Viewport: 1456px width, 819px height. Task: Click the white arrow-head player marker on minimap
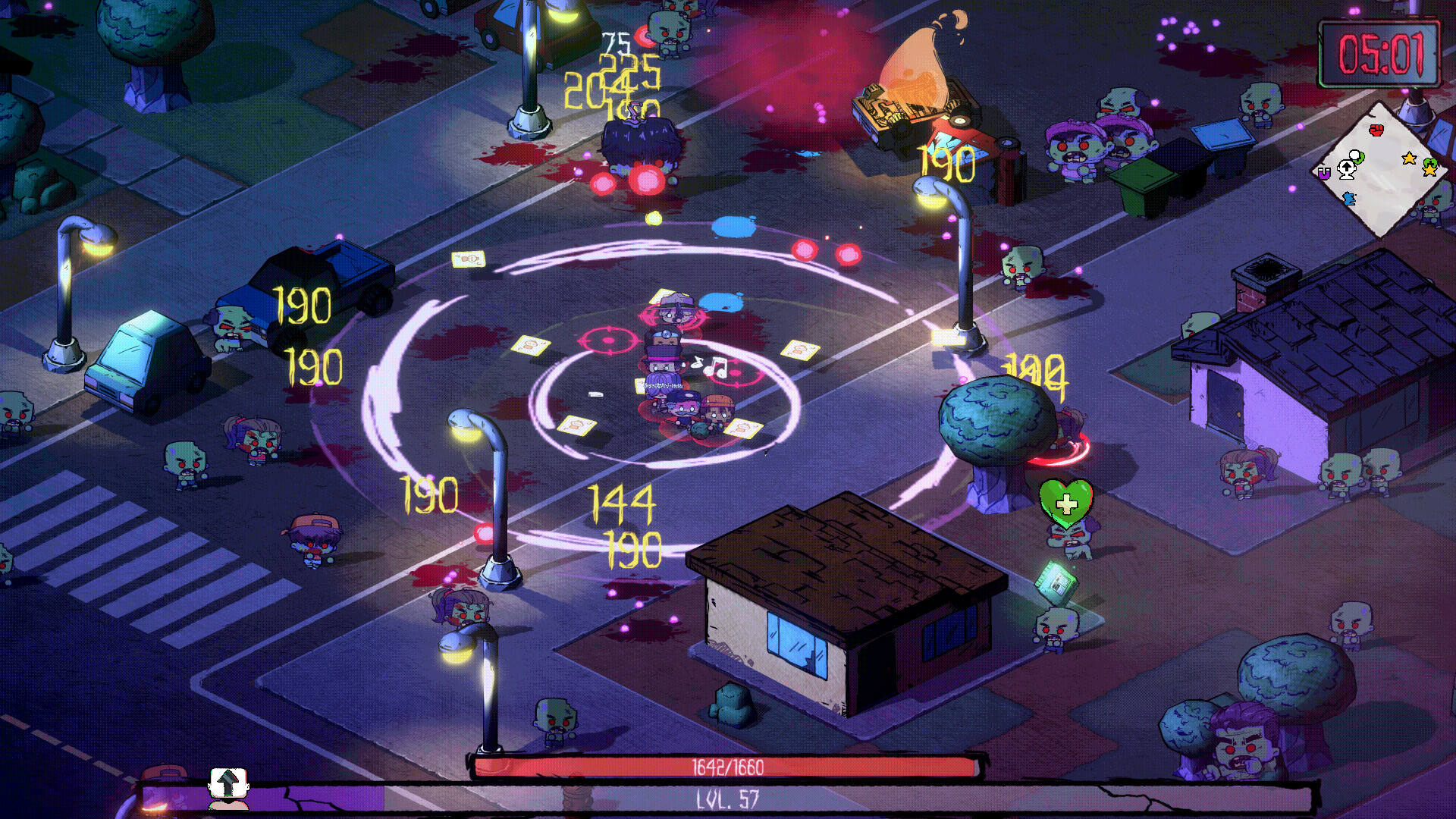click(1347, 168)
